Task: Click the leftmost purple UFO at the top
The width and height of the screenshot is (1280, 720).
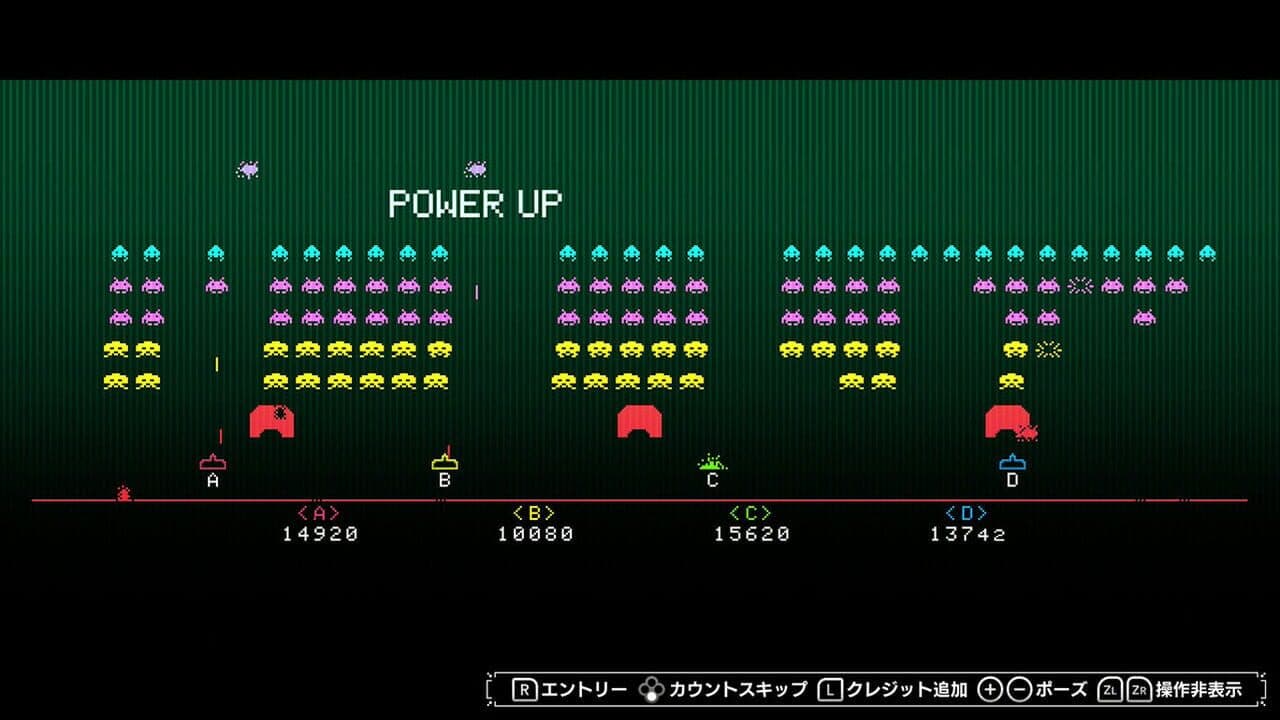Action: pyautogui.click(x=246, y=170)
